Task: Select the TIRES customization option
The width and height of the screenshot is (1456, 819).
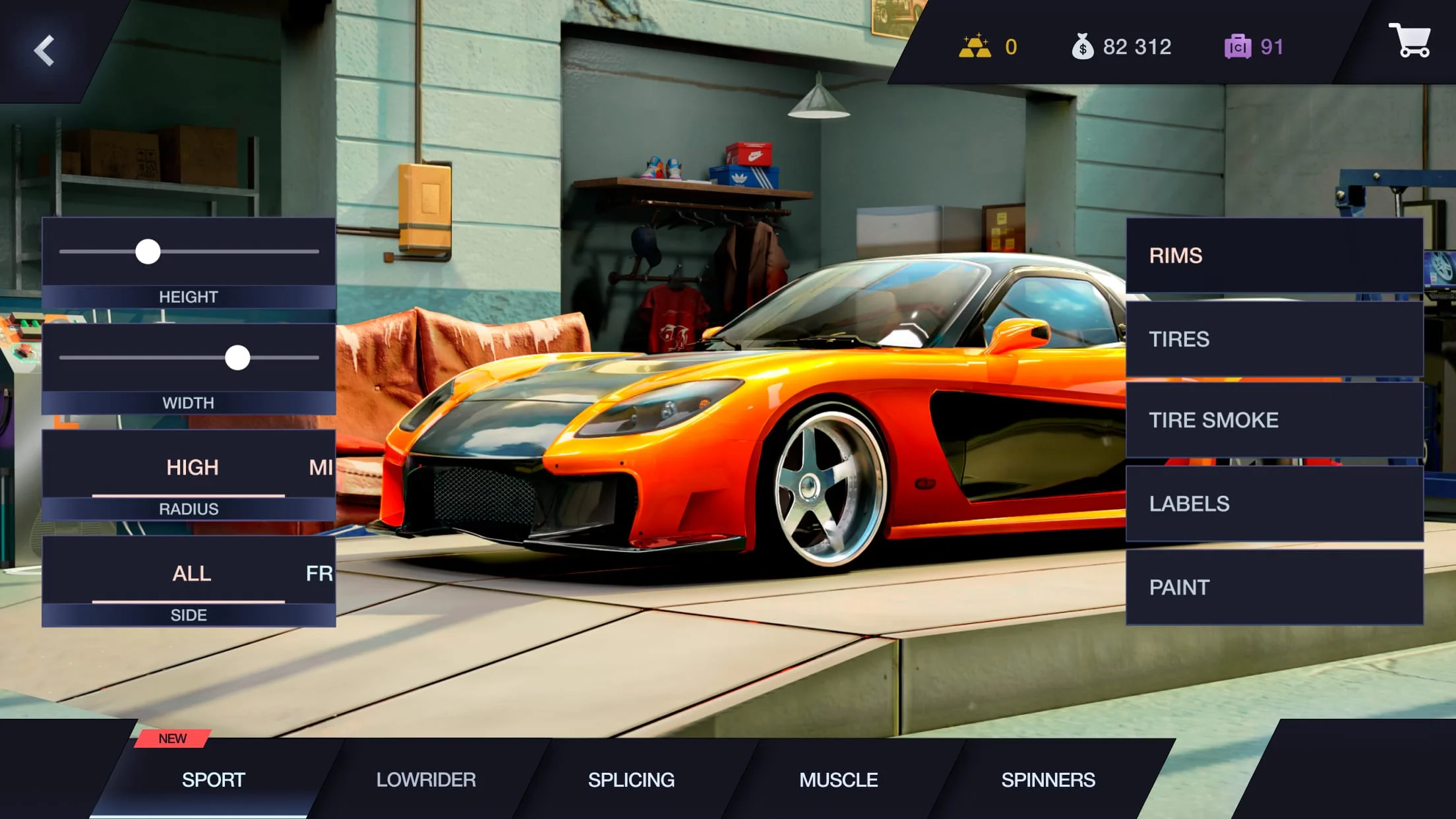Action: [1273, 339]
